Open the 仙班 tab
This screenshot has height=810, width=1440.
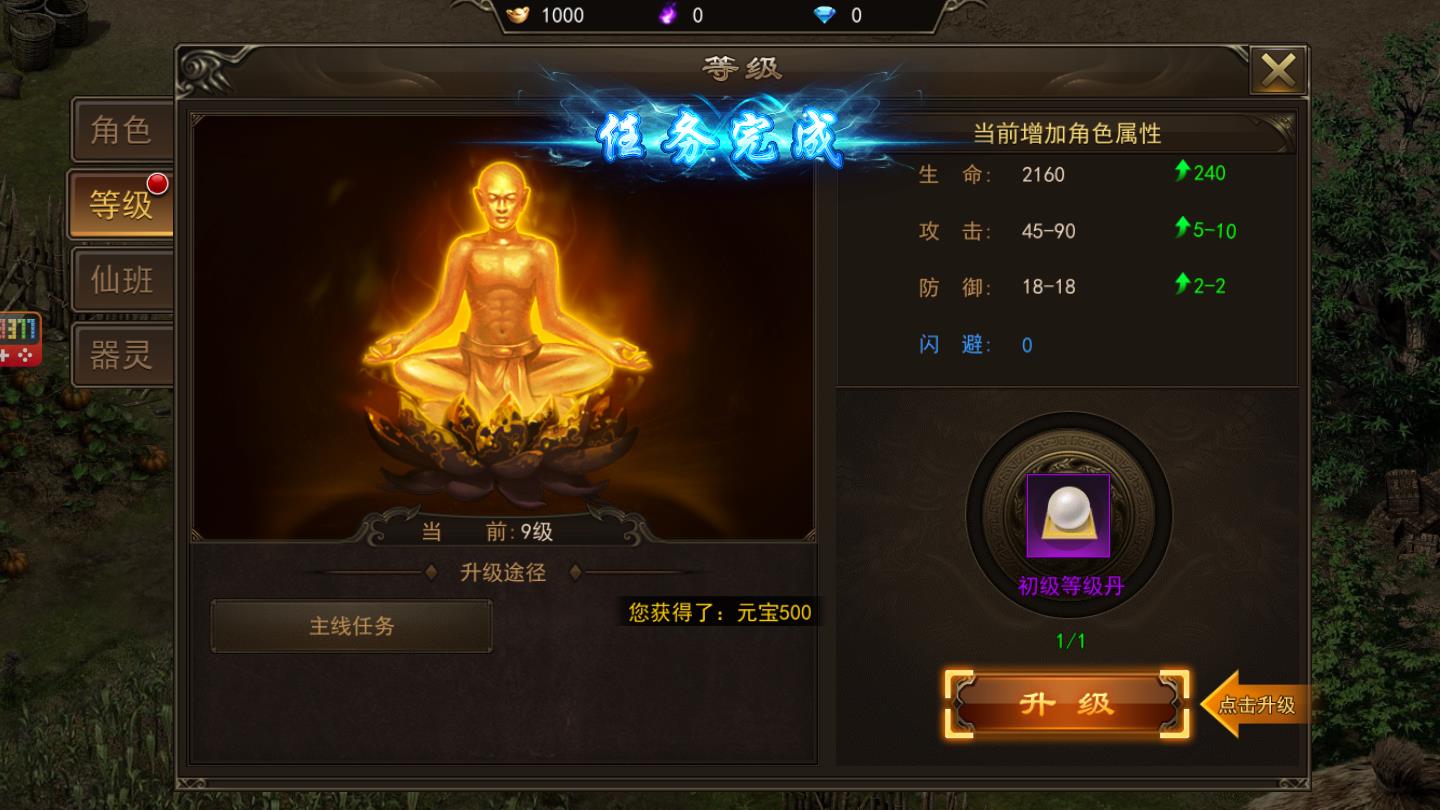(123, 280)
